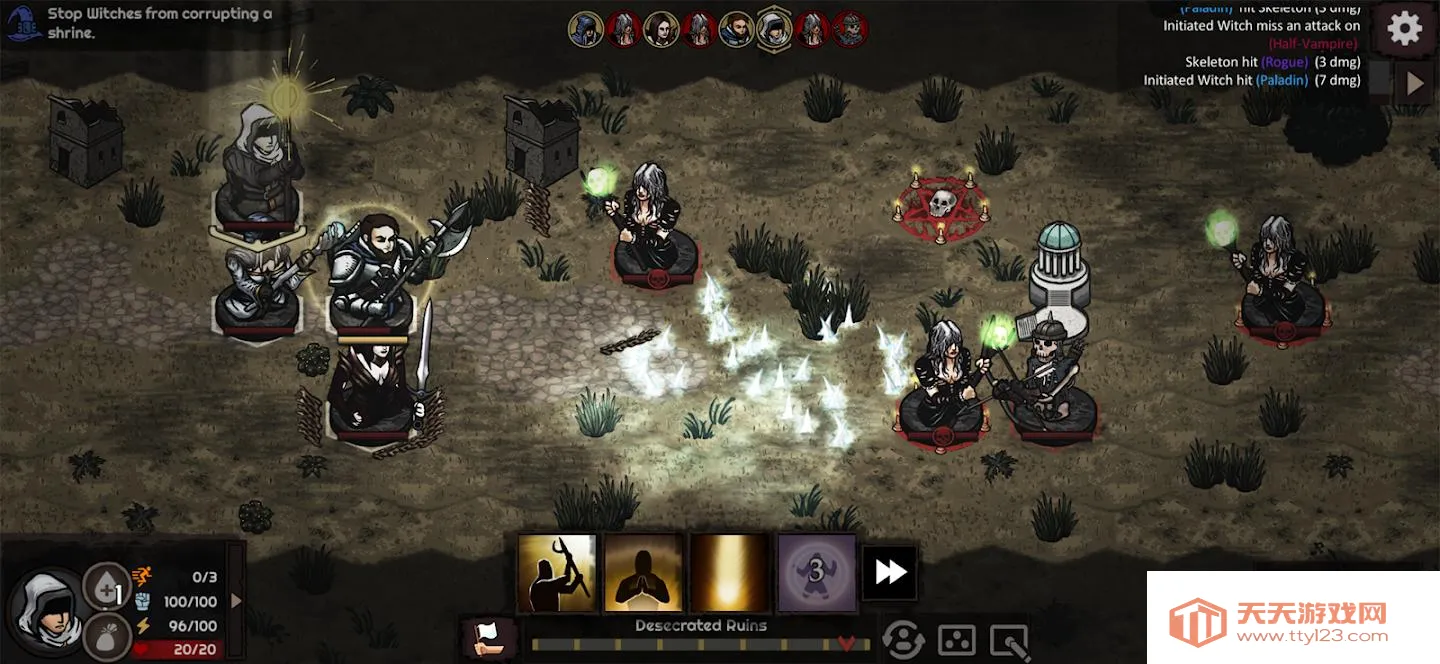This screenshot has width=1440, height=664.
Task: Open the settings gear menu
Action: click(1404, 29)
